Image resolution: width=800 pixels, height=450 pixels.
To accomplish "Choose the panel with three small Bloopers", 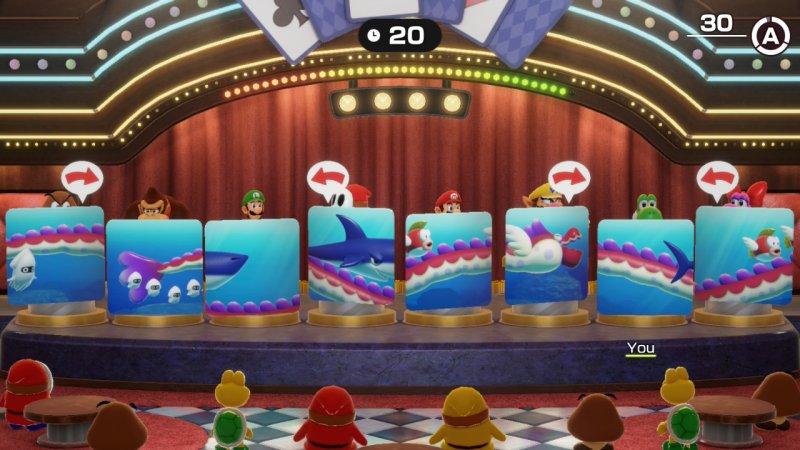I will click(154, 266).
